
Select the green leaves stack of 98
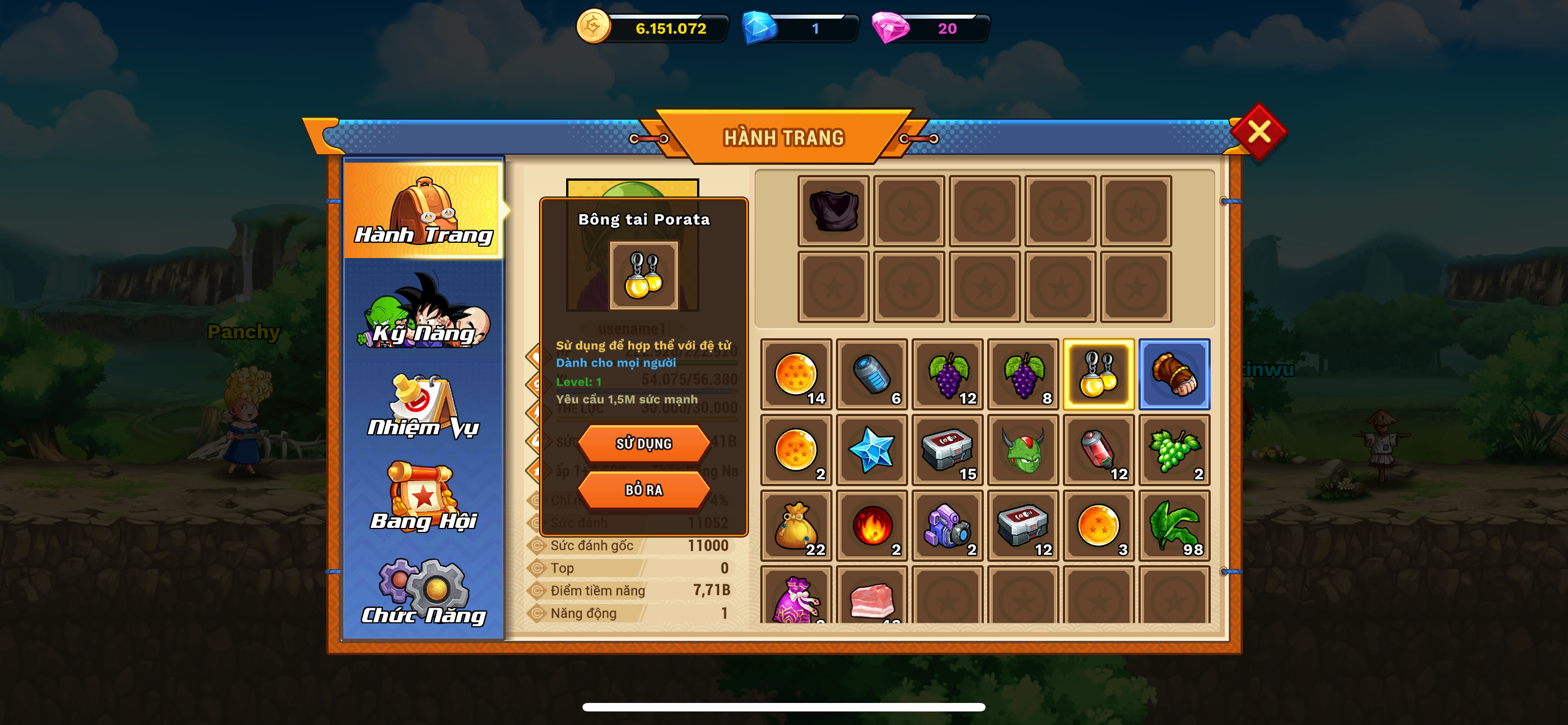[1174, 526]
